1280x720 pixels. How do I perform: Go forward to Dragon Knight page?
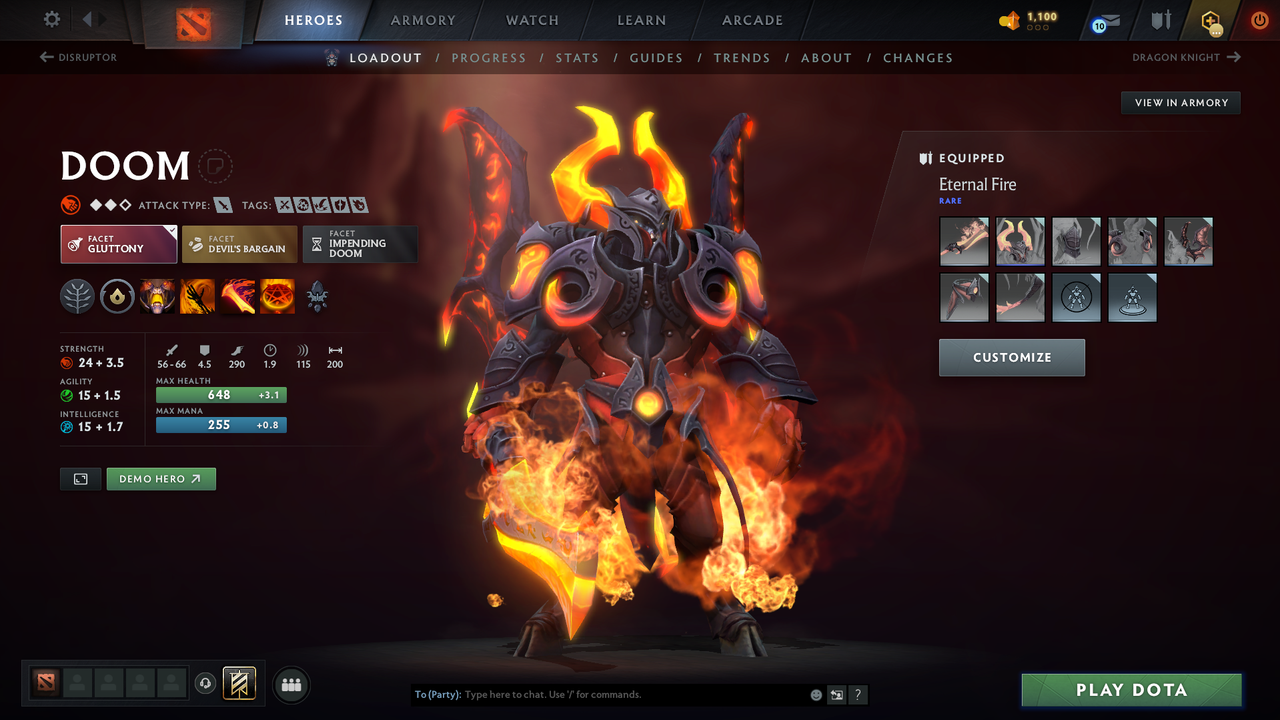tap(1185, 57)
